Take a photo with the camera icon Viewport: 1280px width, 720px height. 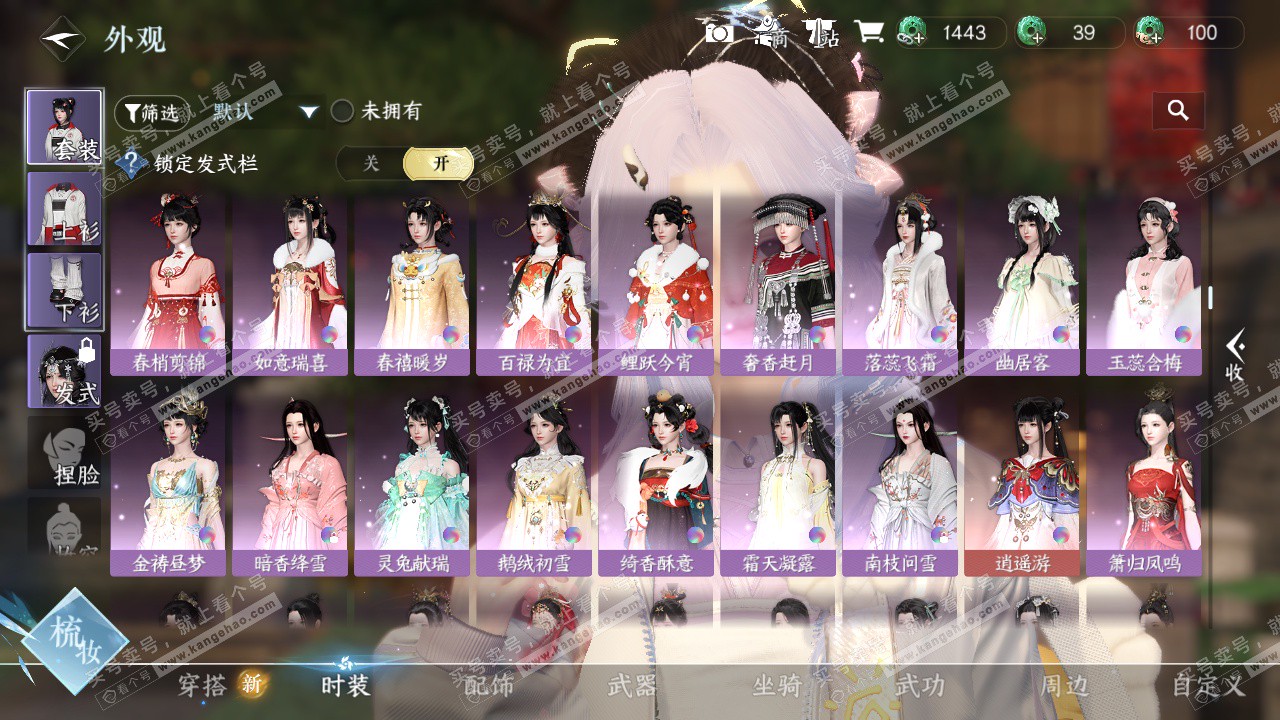[719, 33]
